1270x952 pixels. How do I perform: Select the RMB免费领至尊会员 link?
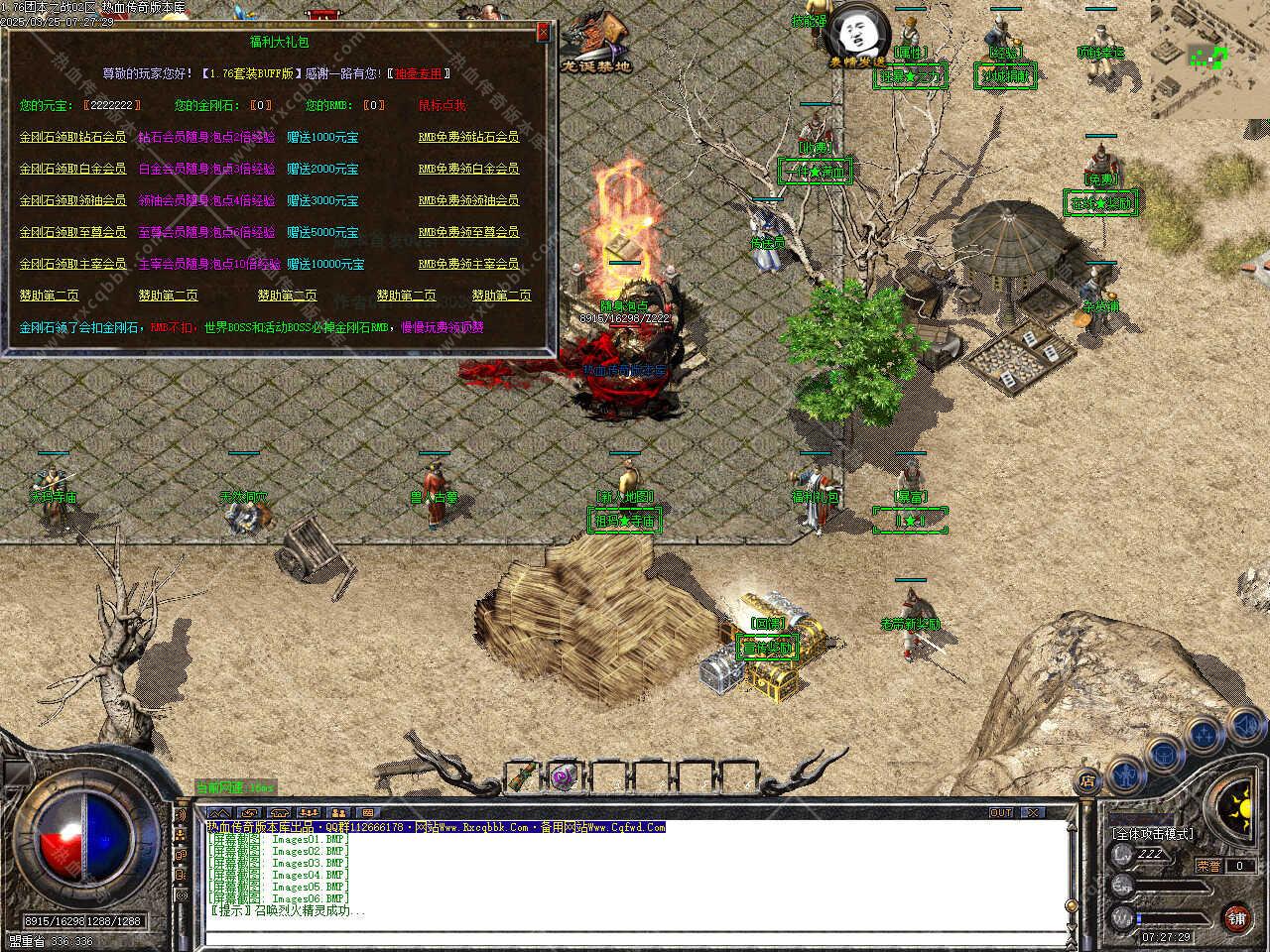click(x=468, y=232)
